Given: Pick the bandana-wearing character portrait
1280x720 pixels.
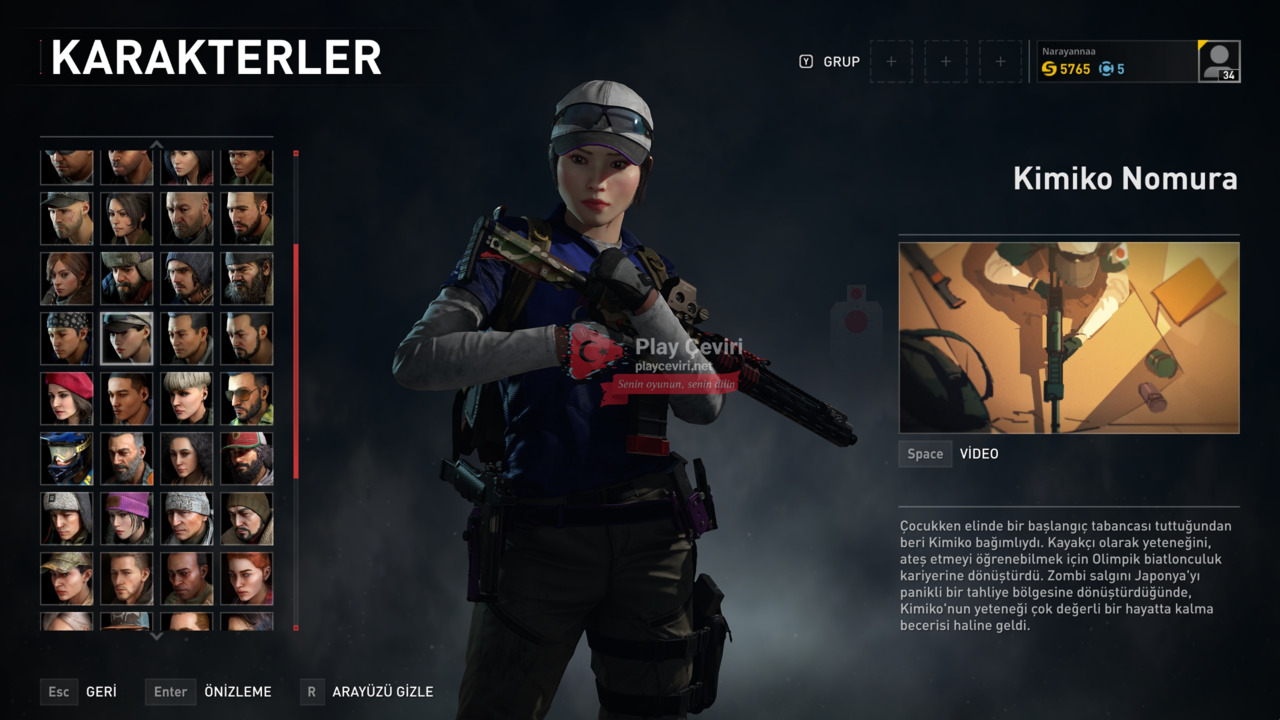Looking at the screenshot, I should point(67,338).
